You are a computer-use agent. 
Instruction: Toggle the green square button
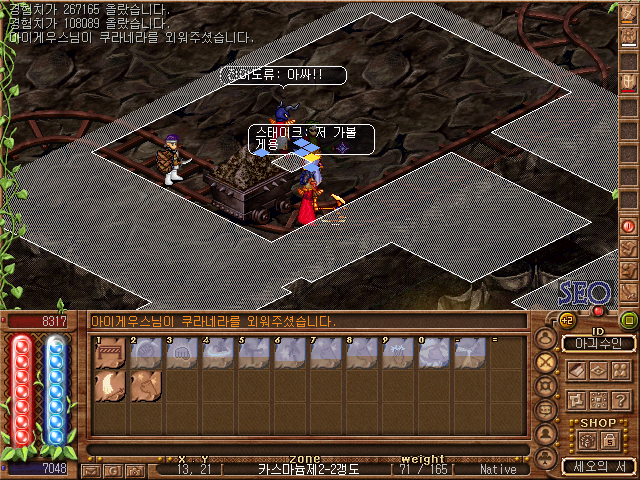coord(628,320)
